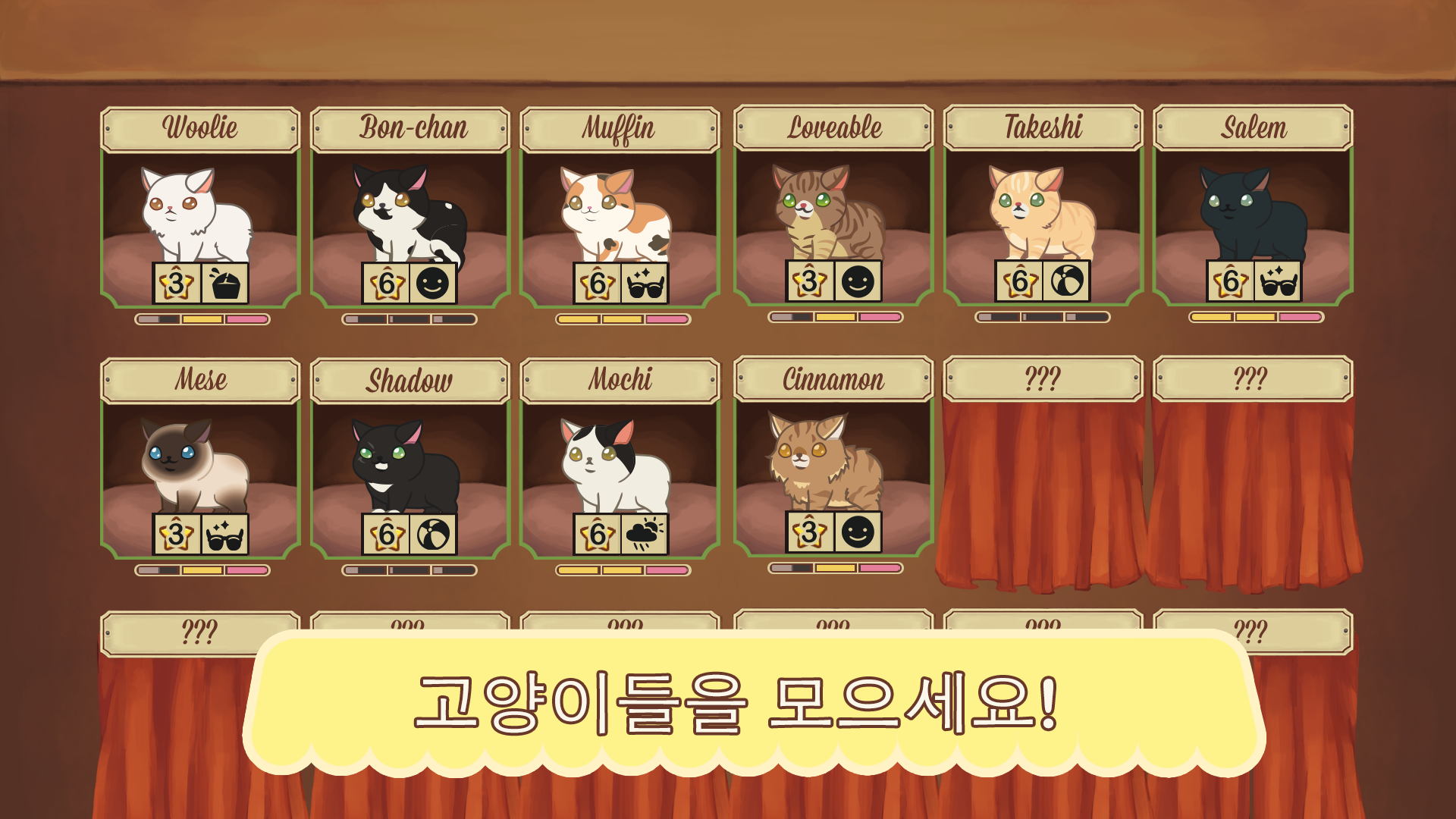Click the Woolie name plate
The width and height of the screenshot is (1456, 819).
tap(199, 127)
